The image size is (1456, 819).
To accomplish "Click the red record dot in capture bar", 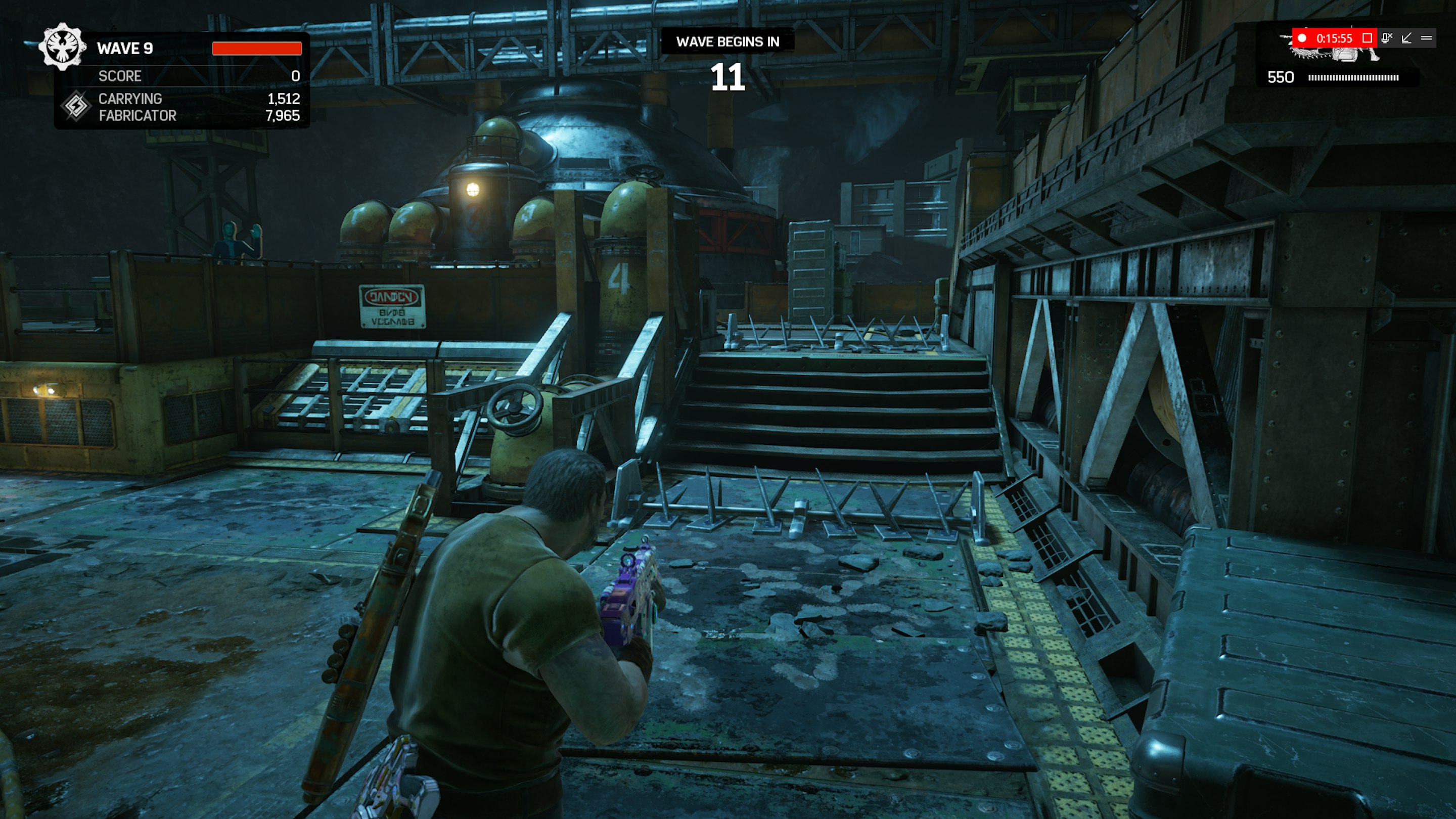I will point(1303,39).
